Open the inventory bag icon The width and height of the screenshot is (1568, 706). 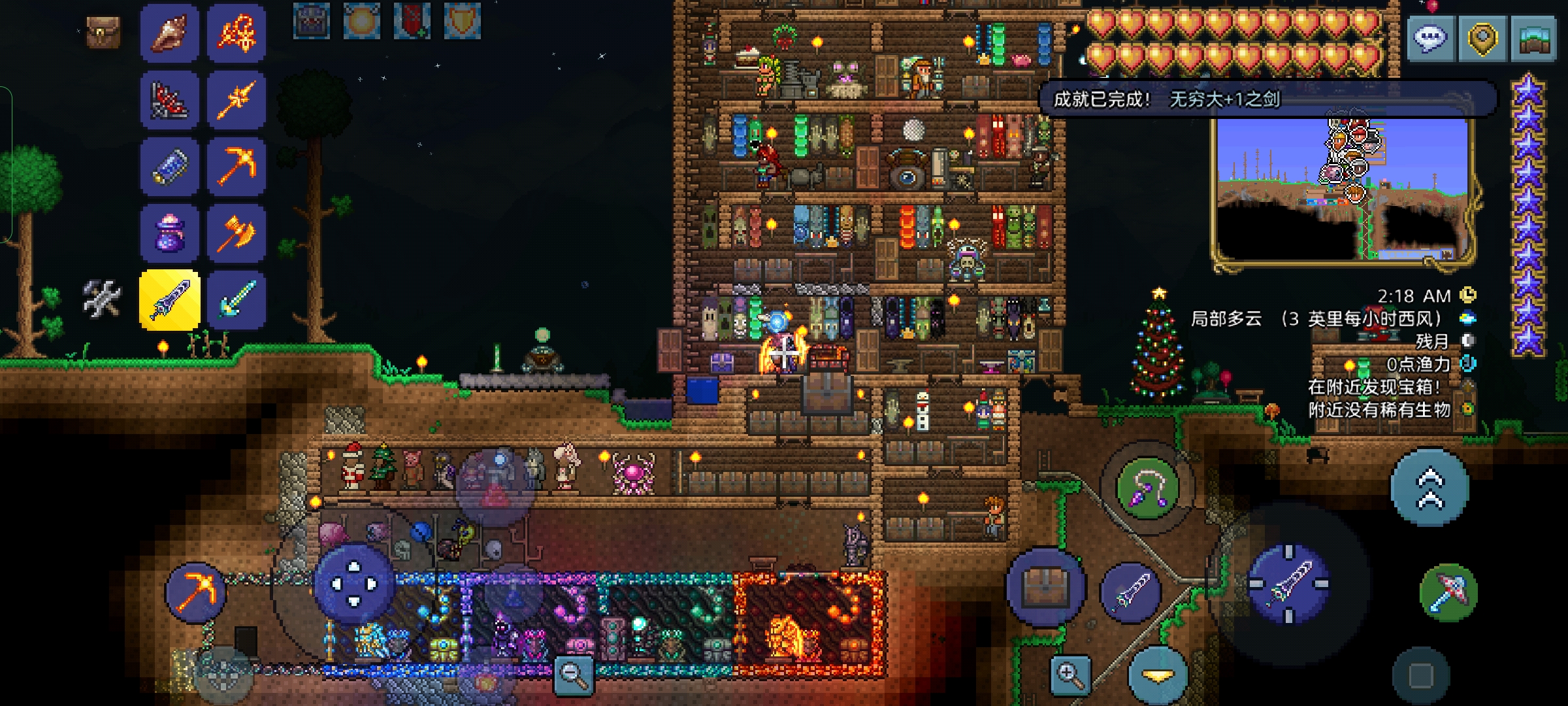(103, 31)
